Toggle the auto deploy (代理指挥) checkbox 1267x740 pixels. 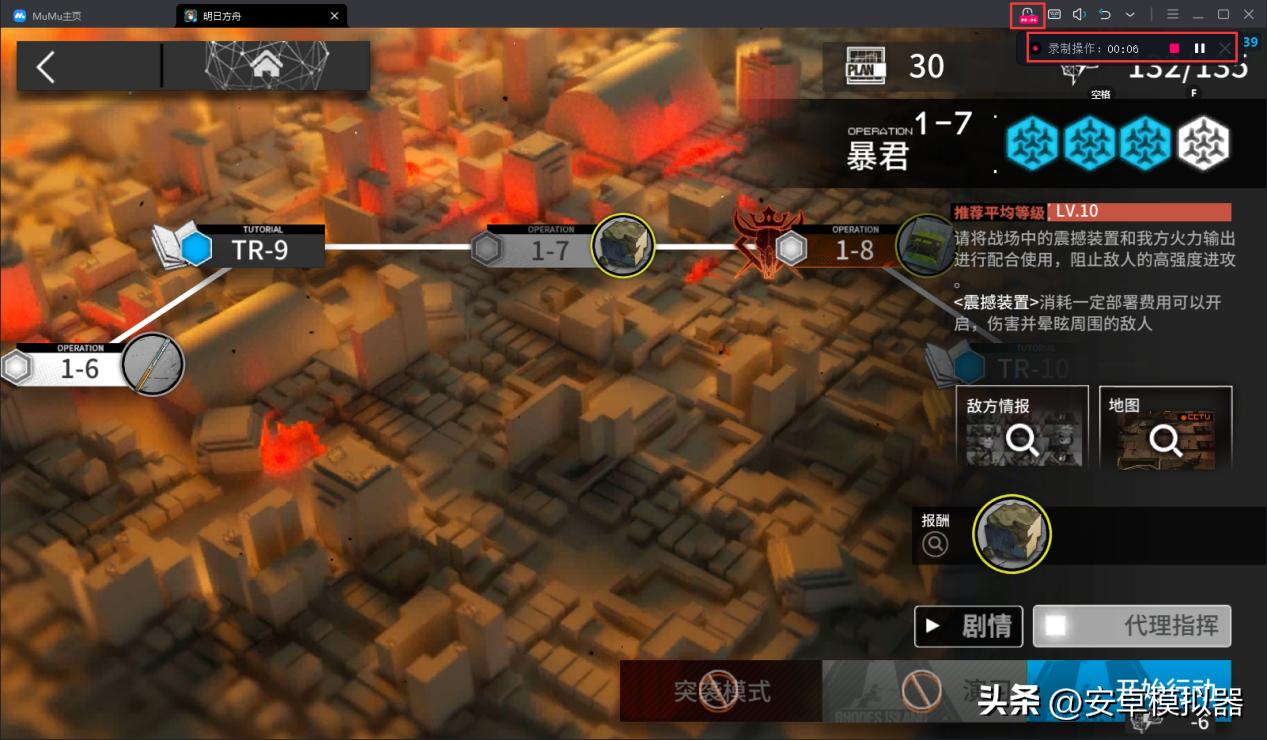pos(1055,626)
